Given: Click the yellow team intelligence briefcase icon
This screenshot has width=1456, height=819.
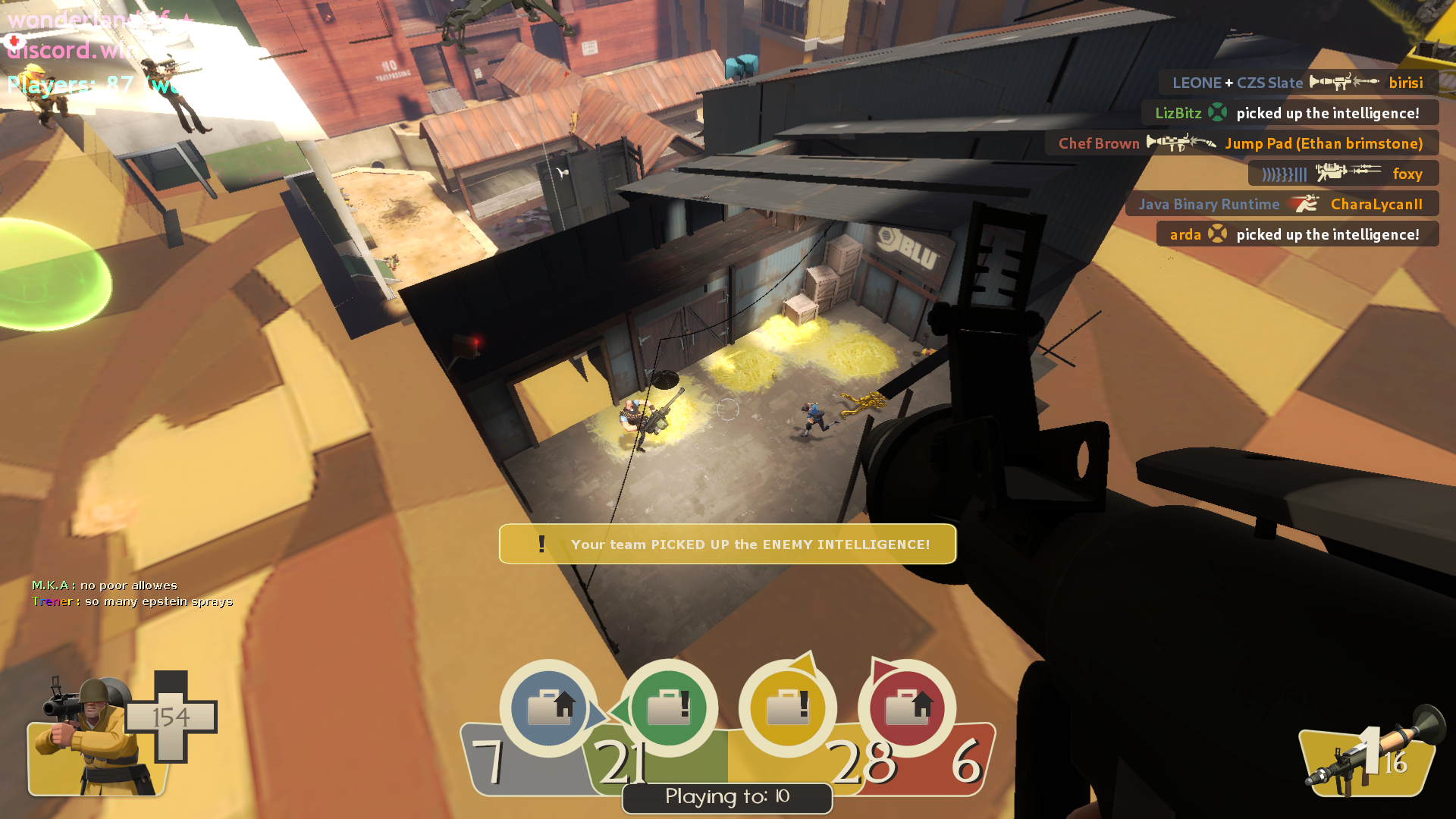Looking at the screenshot, I should coord(787,708).
